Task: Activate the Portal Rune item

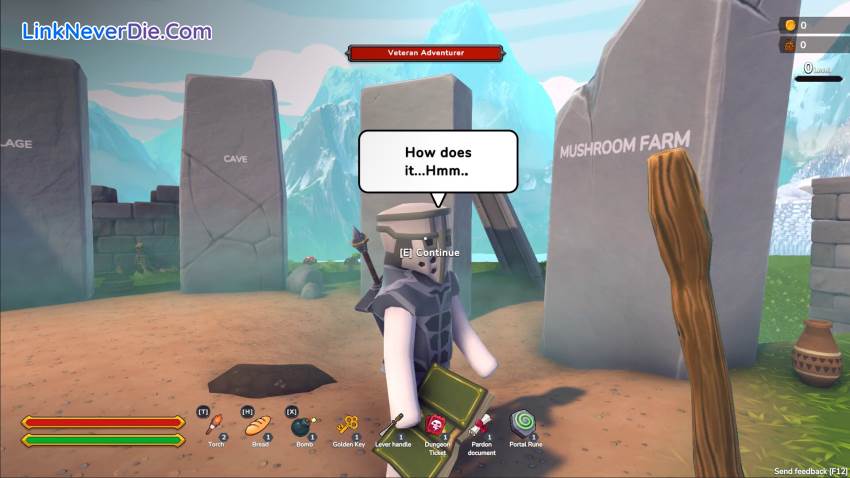Action: tap(524, 424)
